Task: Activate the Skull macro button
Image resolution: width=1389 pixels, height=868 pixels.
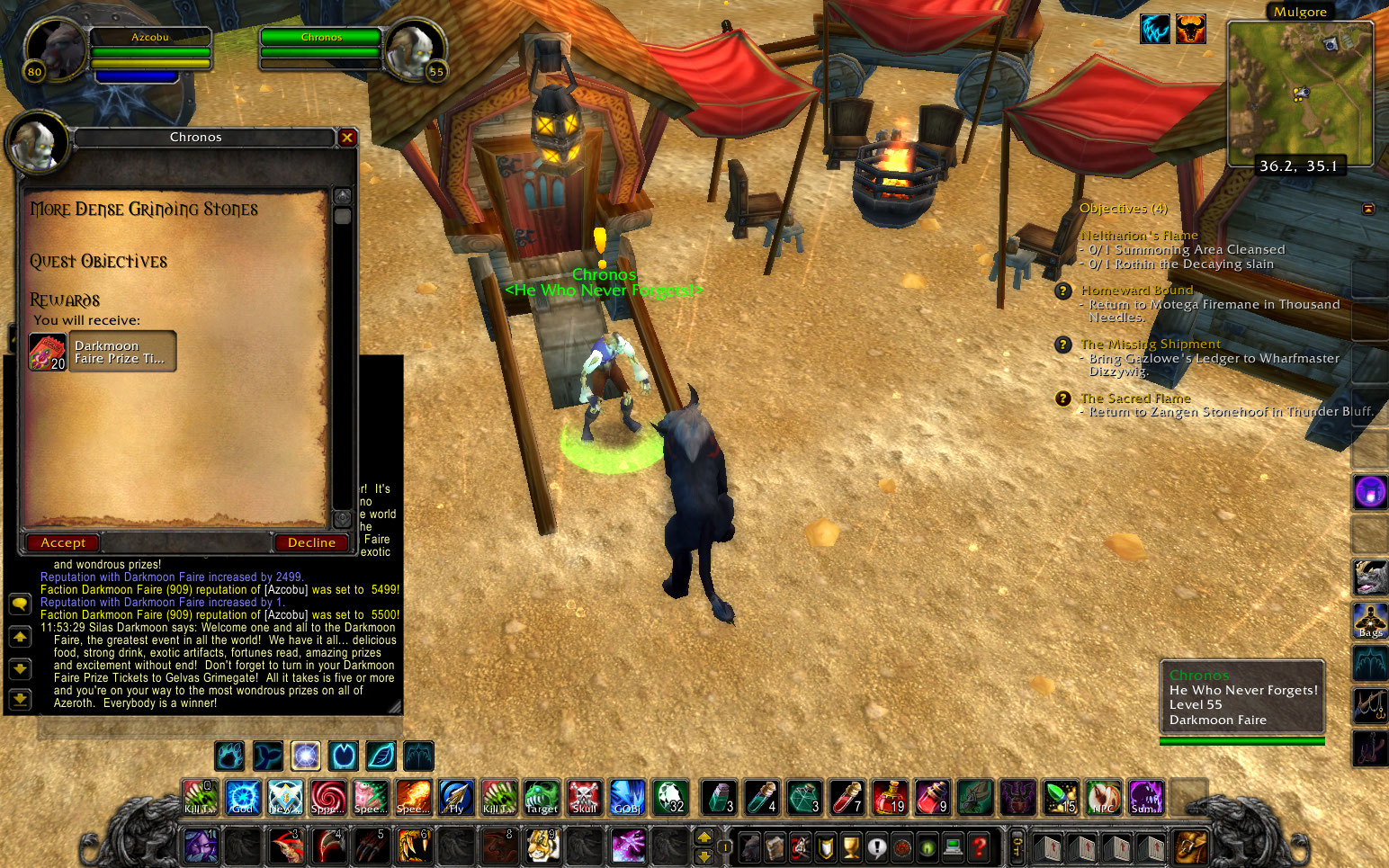Action: click(584, 798)
